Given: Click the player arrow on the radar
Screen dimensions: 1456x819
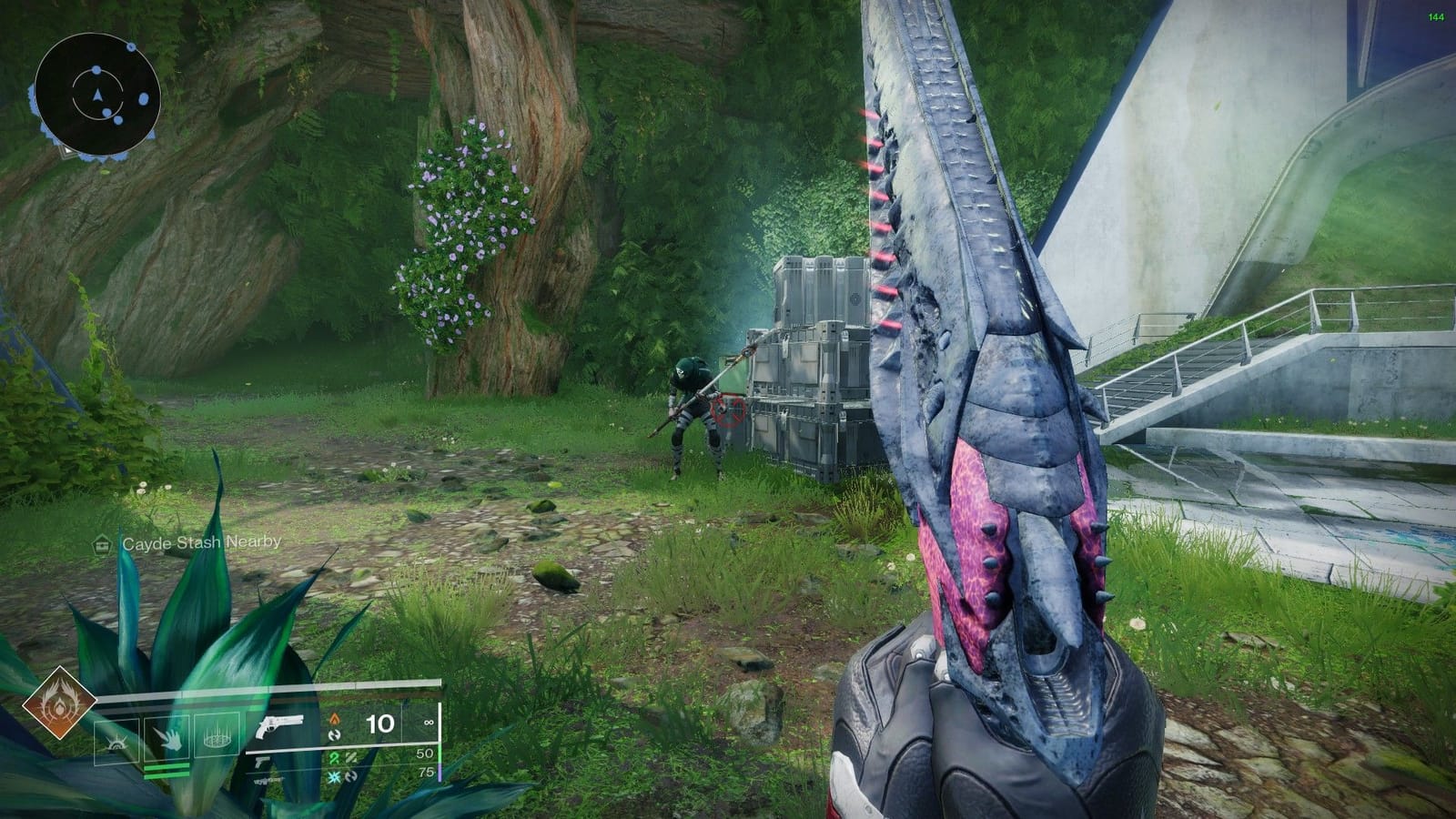Looking at the screenshot, I should point(97,94).
